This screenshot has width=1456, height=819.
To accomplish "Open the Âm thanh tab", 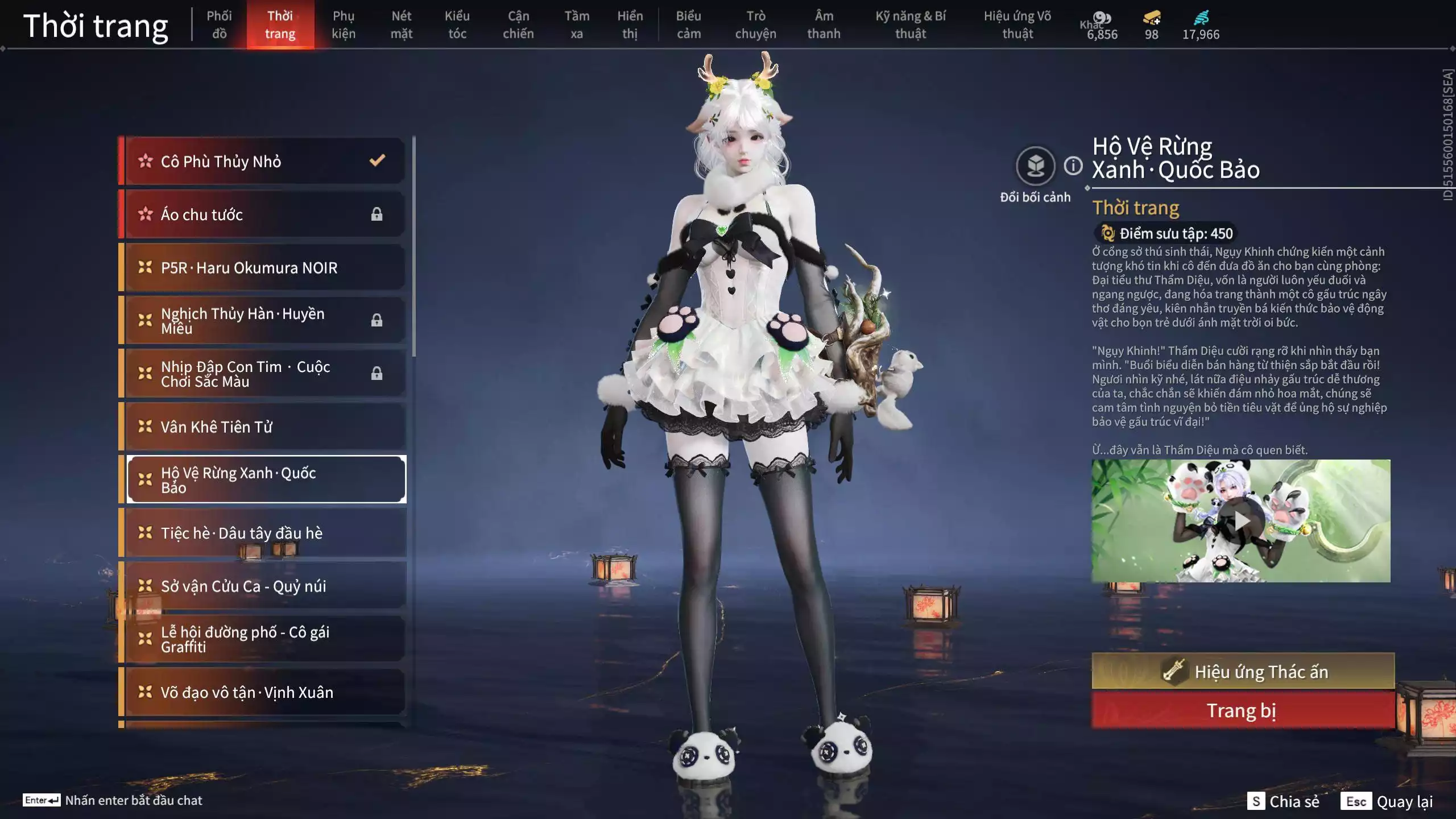I will (824, 24).
